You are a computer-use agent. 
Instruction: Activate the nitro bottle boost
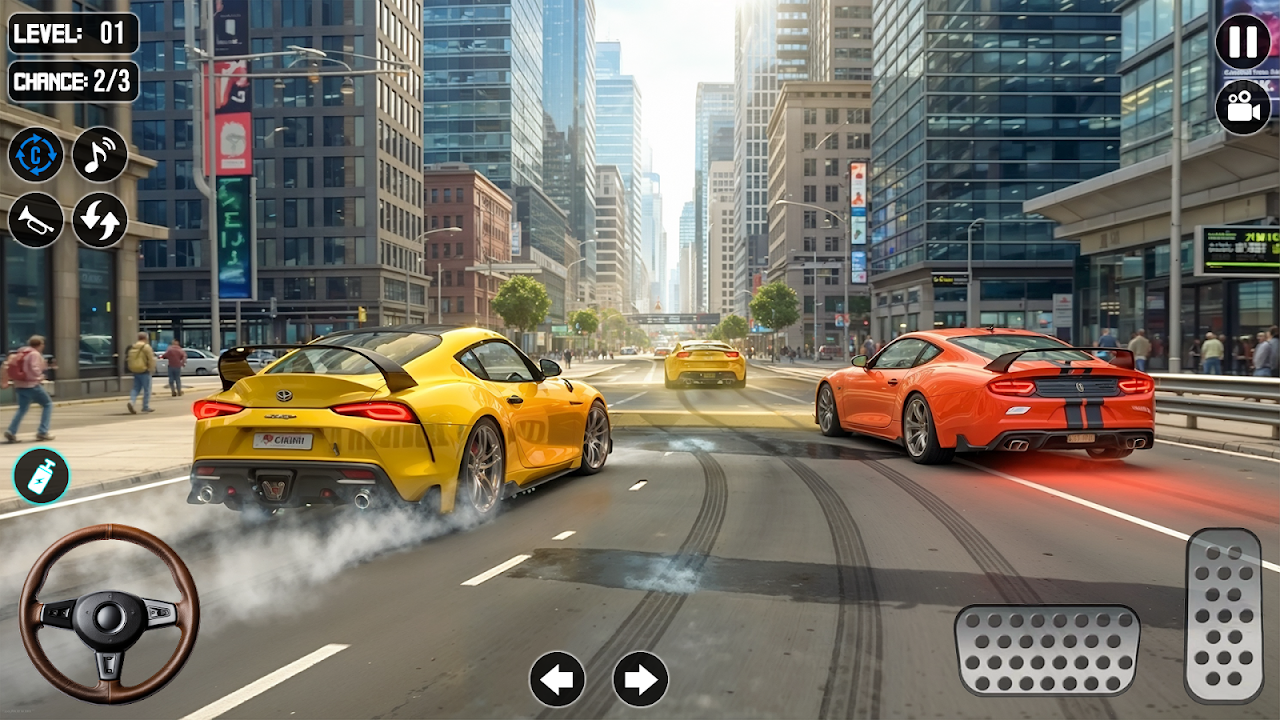pyautogui.click(x=41, y=476)
